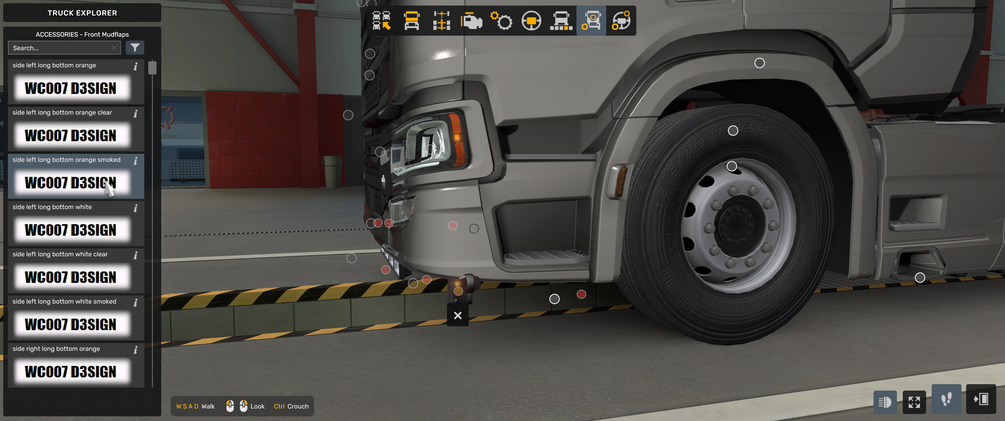Switch to the engine category

472,20
